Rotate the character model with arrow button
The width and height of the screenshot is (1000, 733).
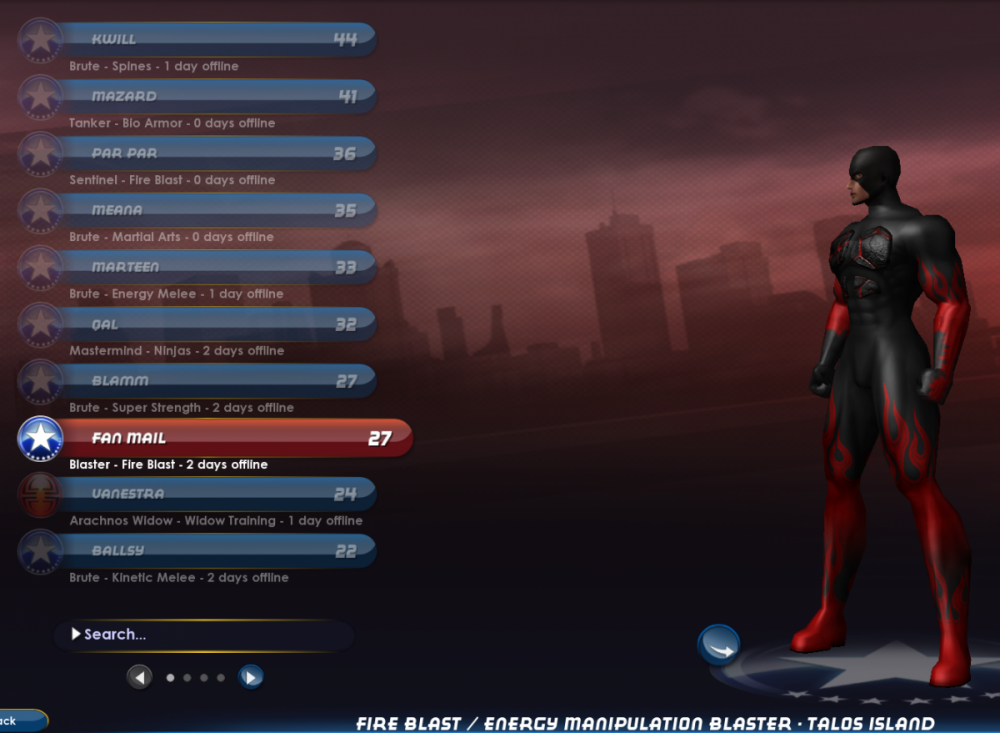coord(718,646)
